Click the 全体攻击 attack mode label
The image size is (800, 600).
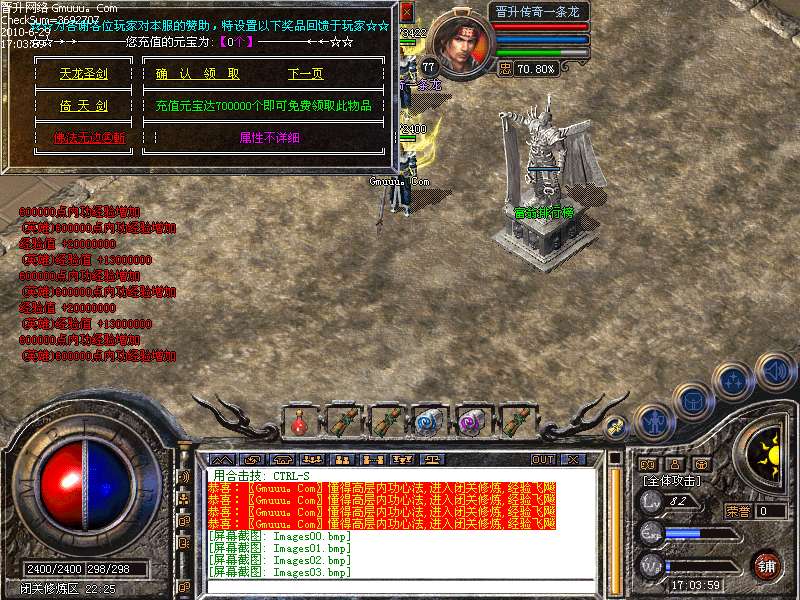coord(672,482)
